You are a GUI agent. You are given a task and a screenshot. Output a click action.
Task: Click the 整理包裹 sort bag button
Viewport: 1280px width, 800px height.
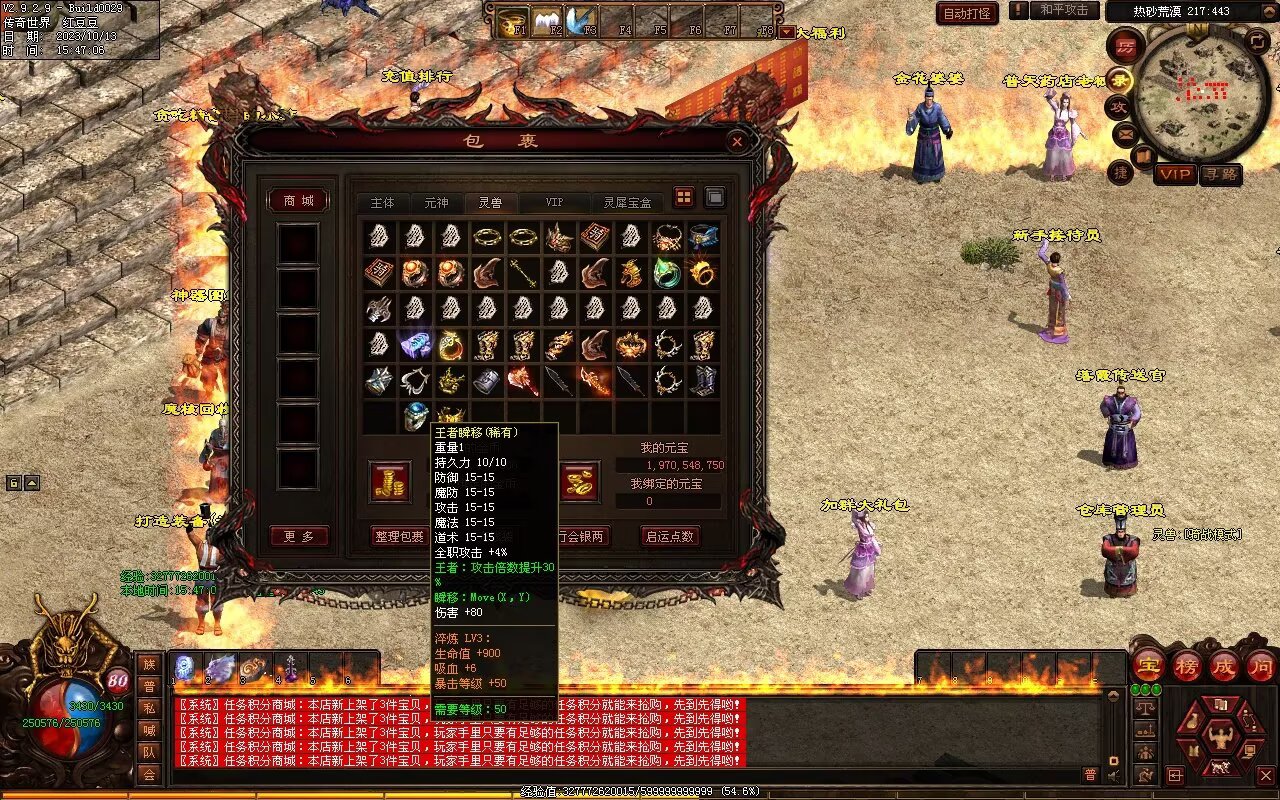(x=399, y=537)
